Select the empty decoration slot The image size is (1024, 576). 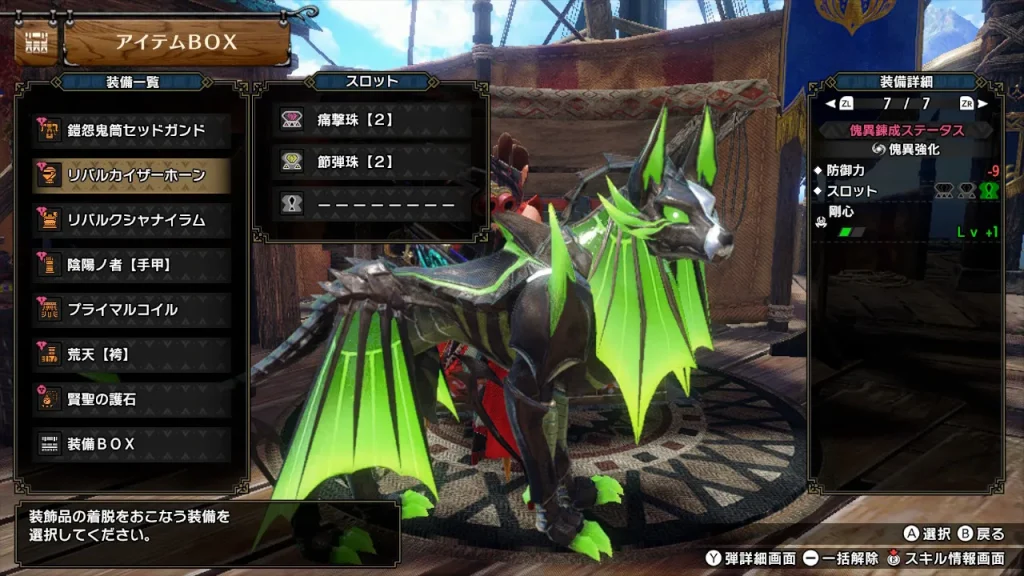coord(372,204)
